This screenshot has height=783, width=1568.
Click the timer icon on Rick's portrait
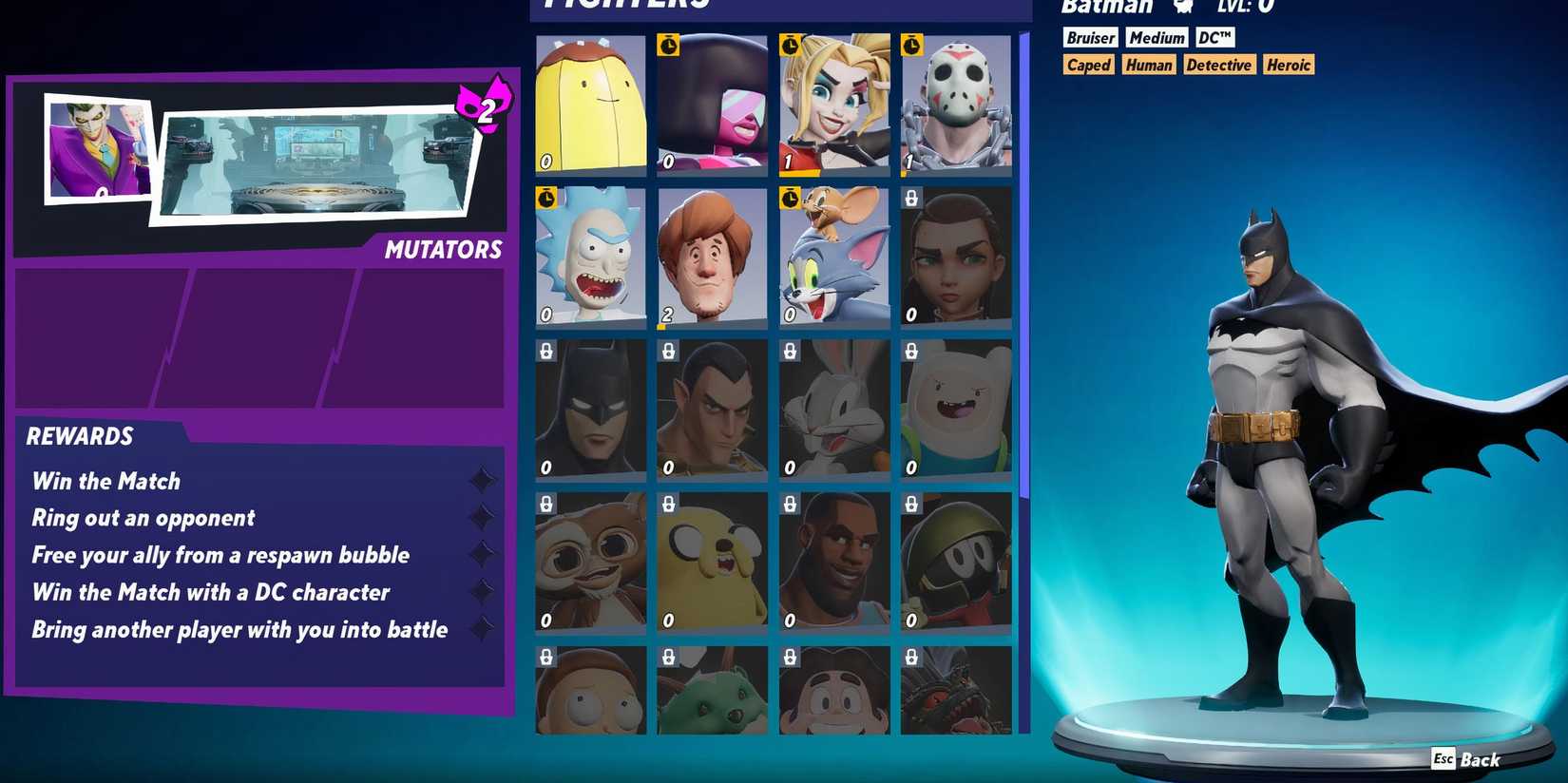point(546,200)
